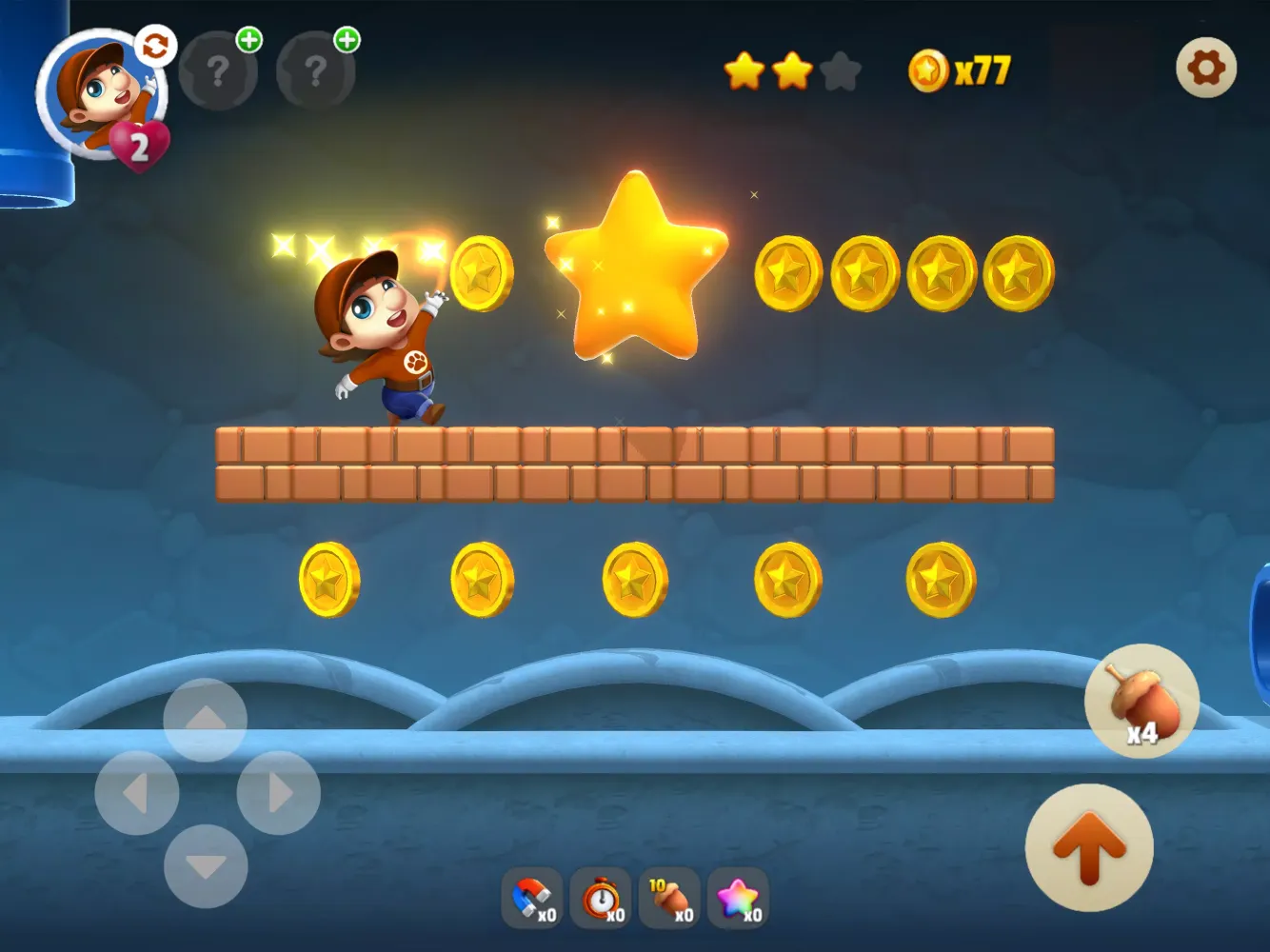This screenshot has height=952, width=1270.
Task: Open the settings gear
Action: click(x=1206, y=69)
